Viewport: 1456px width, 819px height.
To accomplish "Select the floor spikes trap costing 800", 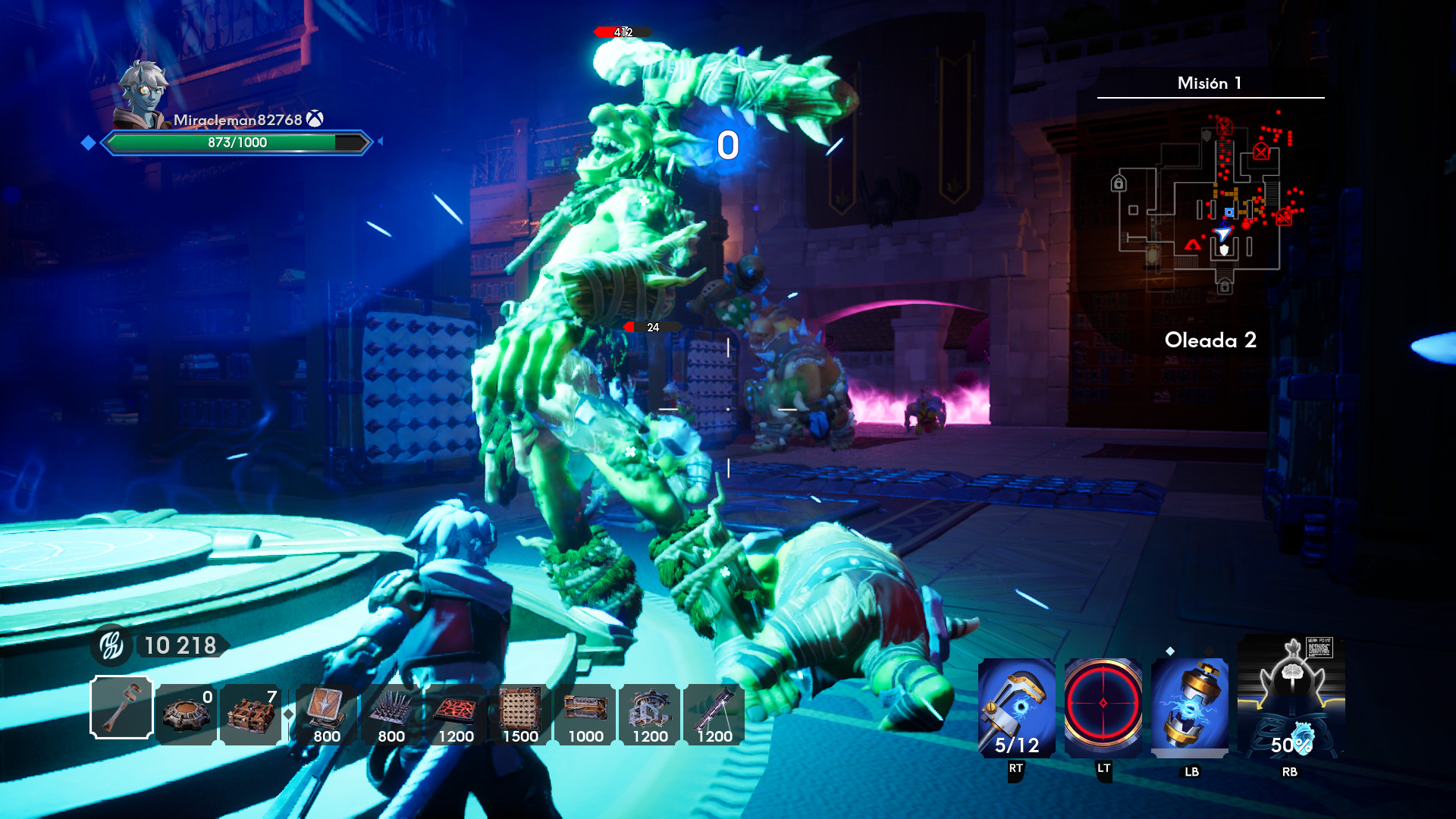I will point(391,714).
